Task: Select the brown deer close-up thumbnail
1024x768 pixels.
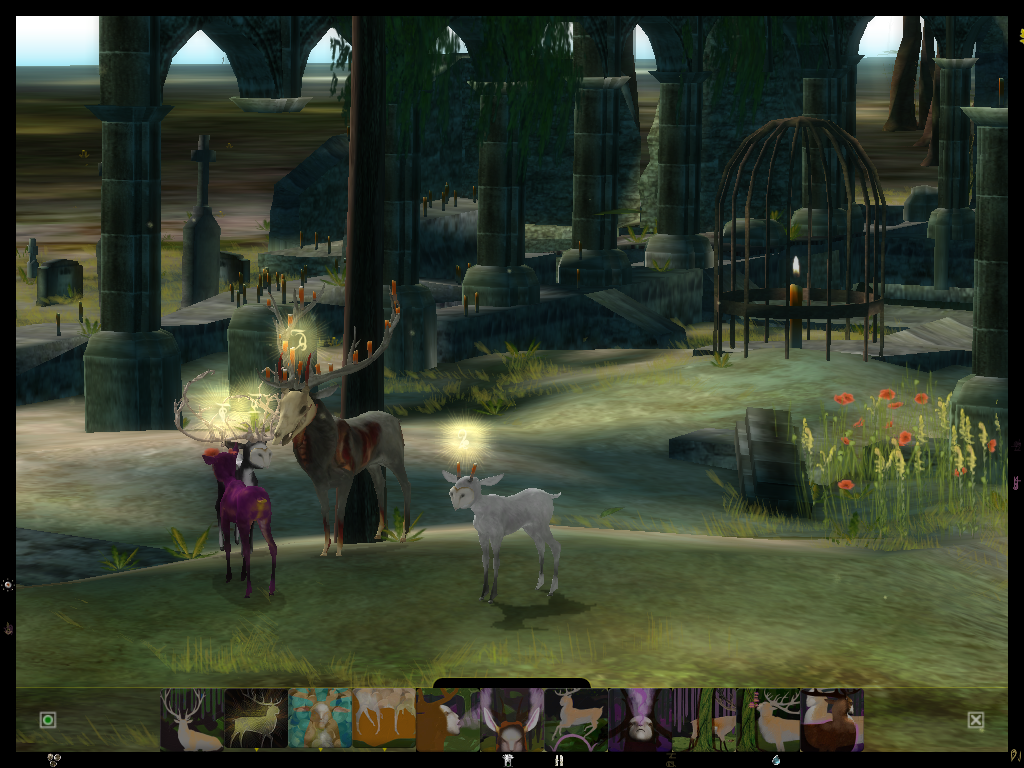Action: click(832, 719)
